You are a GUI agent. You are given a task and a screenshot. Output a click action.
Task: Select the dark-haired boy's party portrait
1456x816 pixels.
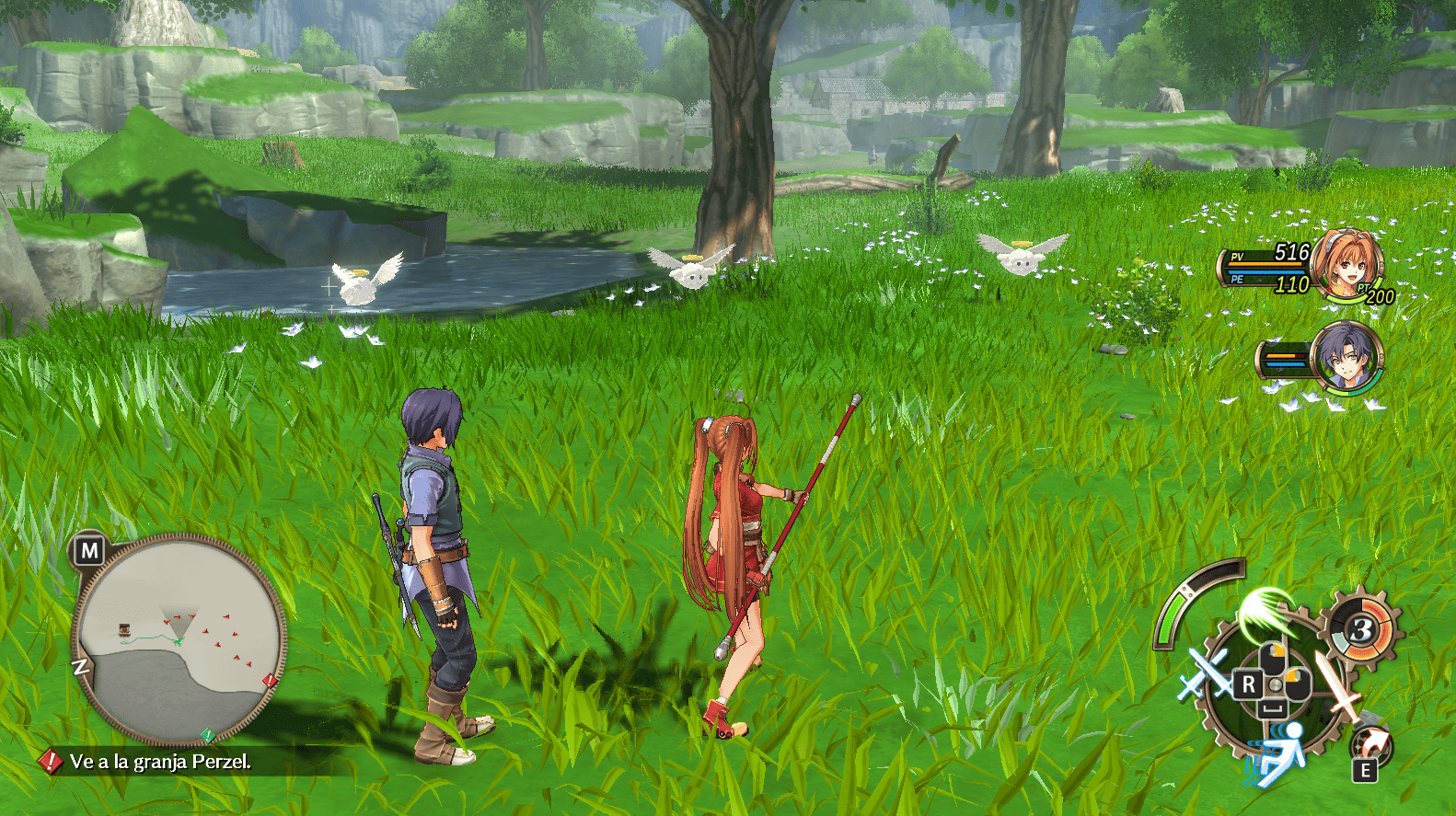point(1346,357)
